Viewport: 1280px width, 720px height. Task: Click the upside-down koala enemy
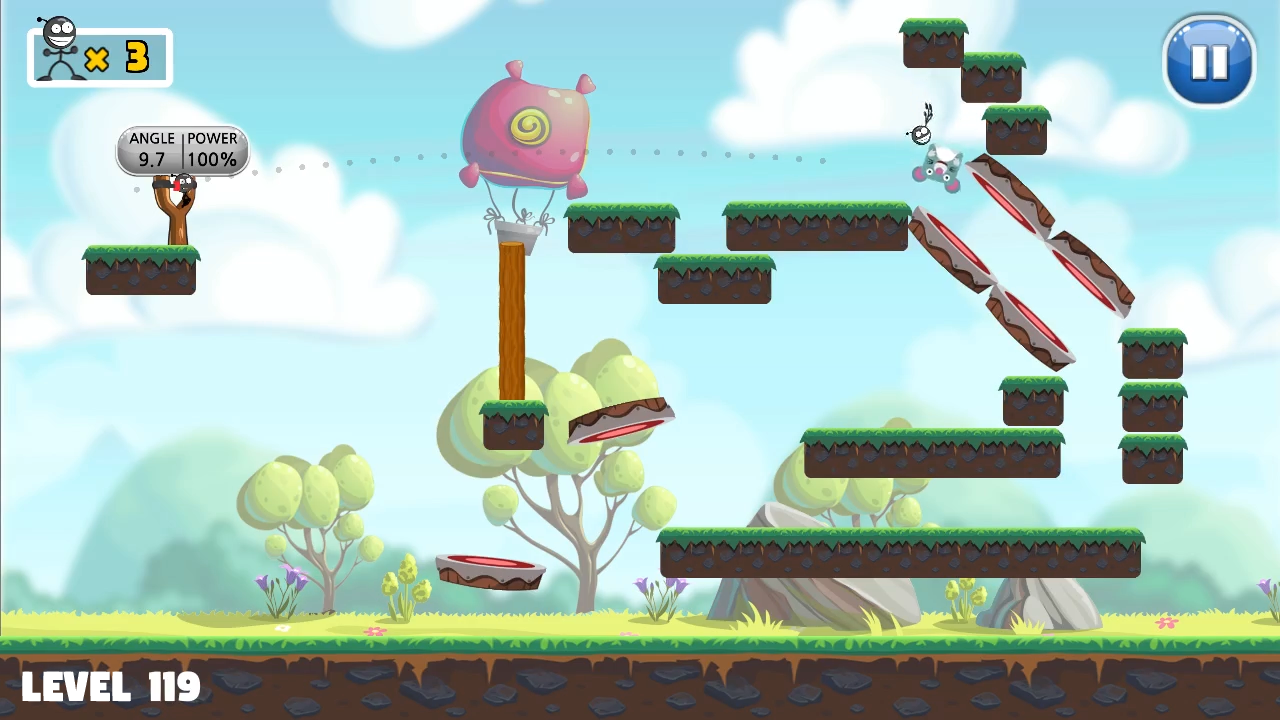[x=938, y=170]
